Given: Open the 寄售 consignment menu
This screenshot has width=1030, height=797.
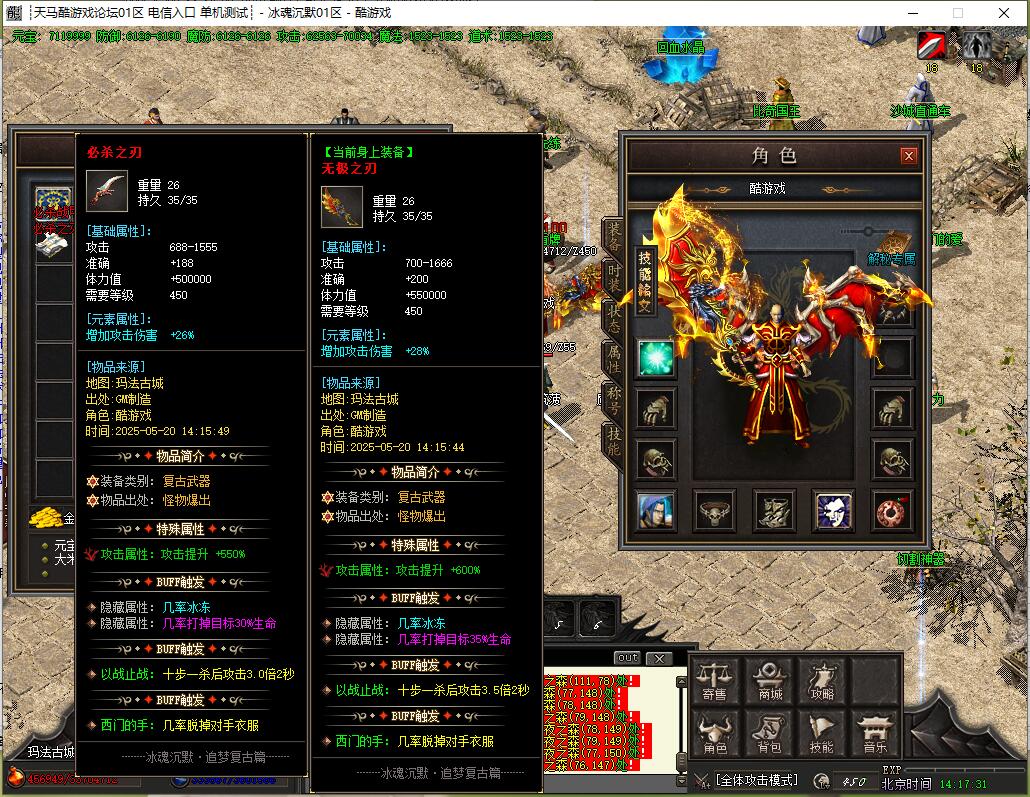Looking at the screenshot, I should click(x=715, y=682).
